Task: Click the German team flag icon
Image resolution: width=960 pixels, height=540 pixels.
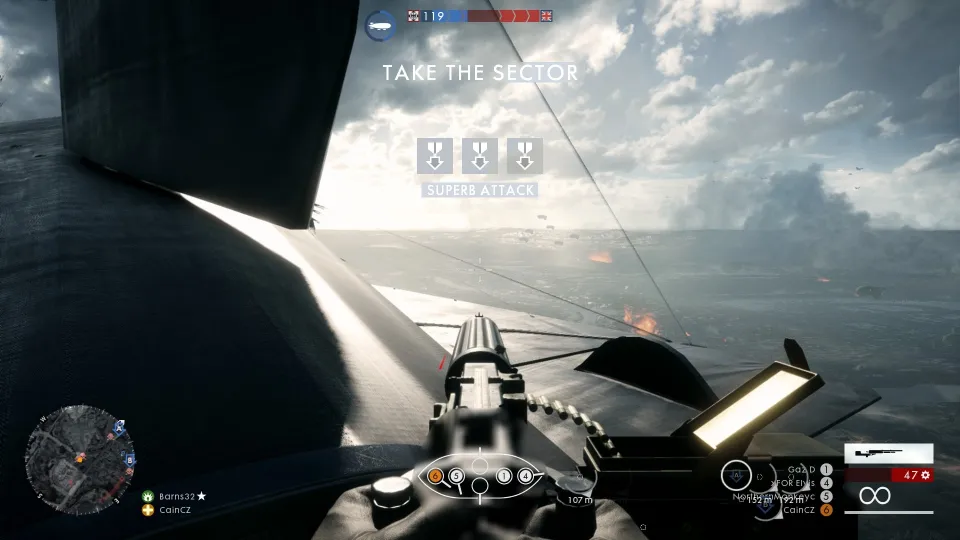Action: click(x=414, y=16)
